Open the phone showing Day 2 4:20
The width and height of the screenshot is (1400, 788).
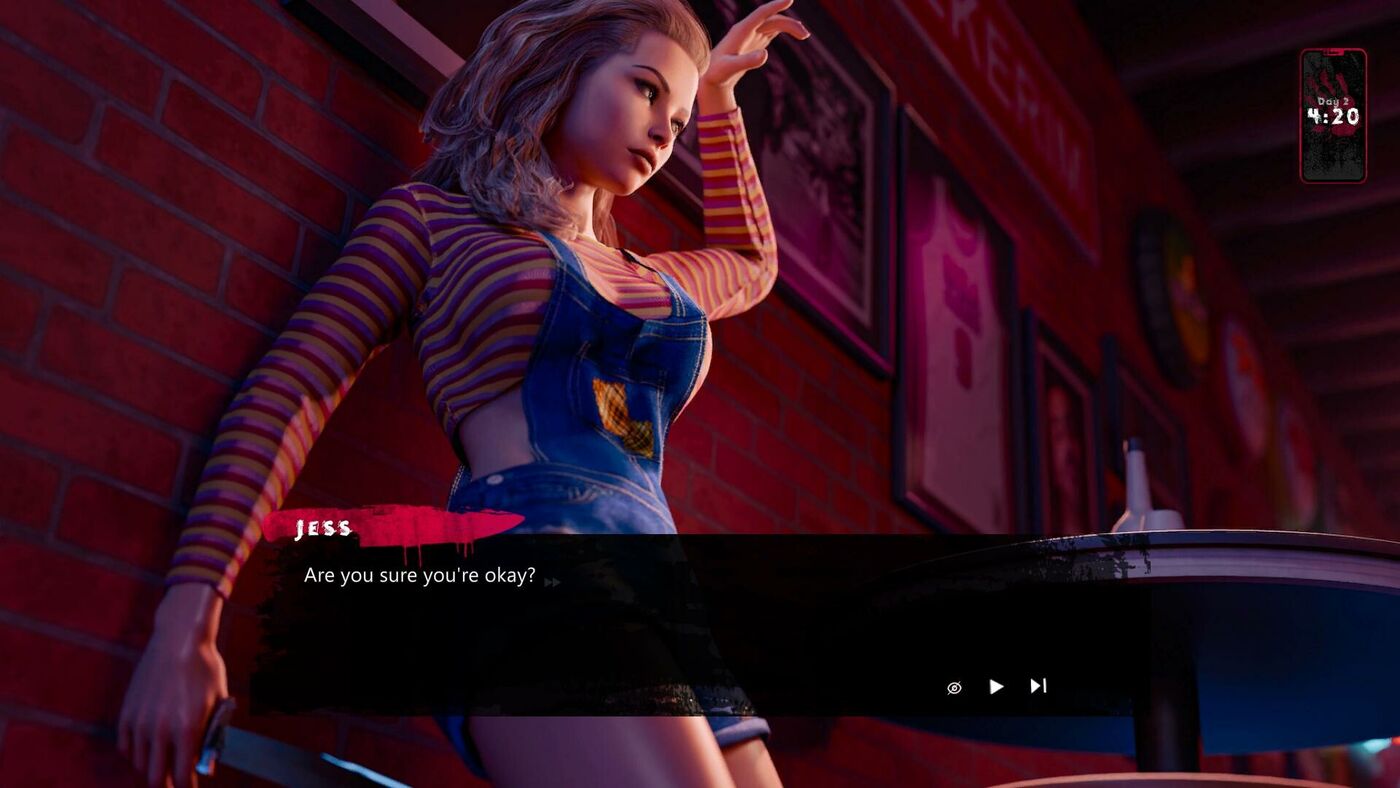pos(1333,115)
